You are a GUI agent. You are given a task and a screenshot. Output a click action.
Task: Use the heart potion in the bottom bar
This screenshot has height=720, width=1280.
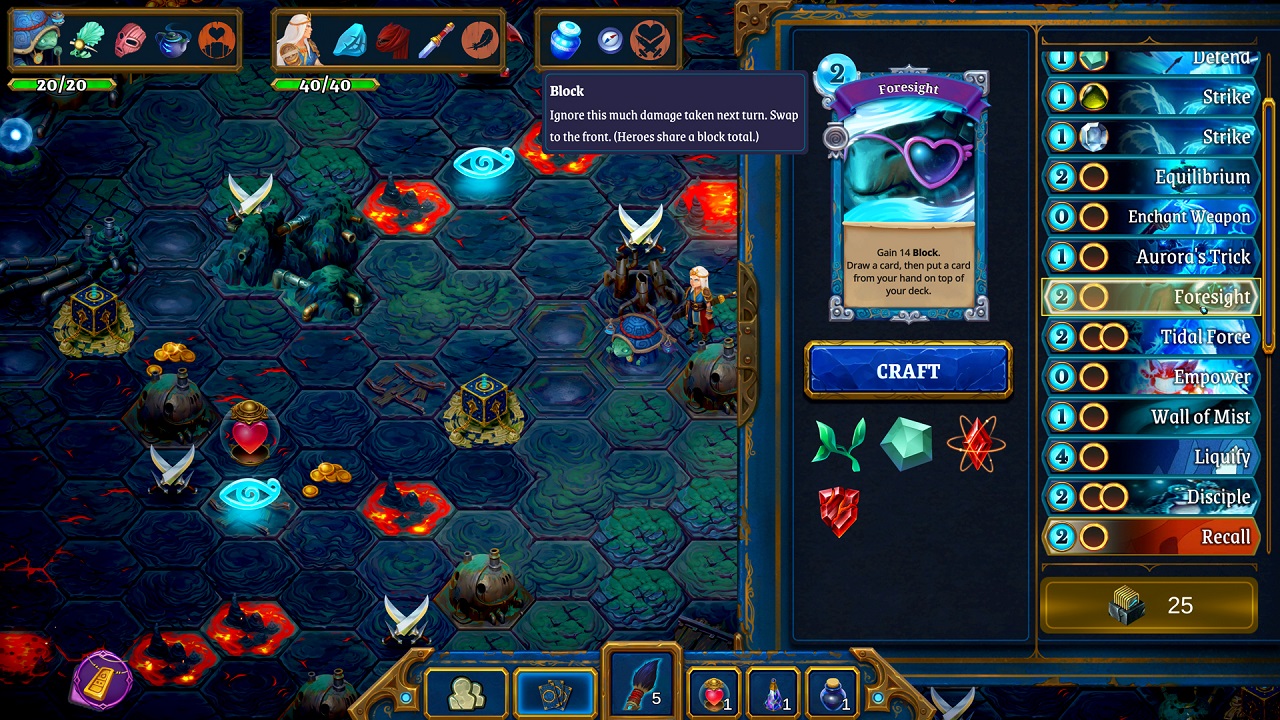click(713, 693)
